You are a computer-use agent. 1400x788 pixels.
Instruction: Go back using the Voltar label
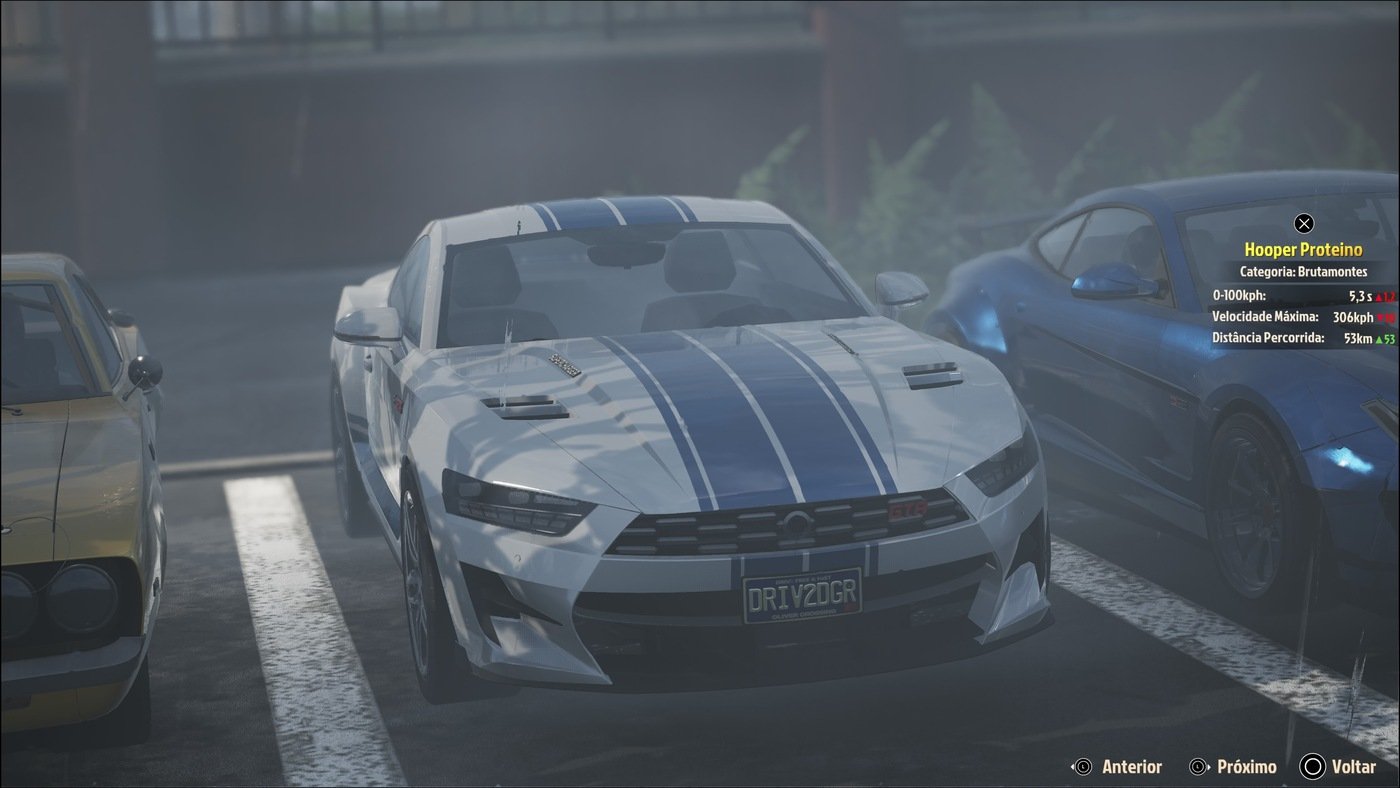click(1353, 766)
